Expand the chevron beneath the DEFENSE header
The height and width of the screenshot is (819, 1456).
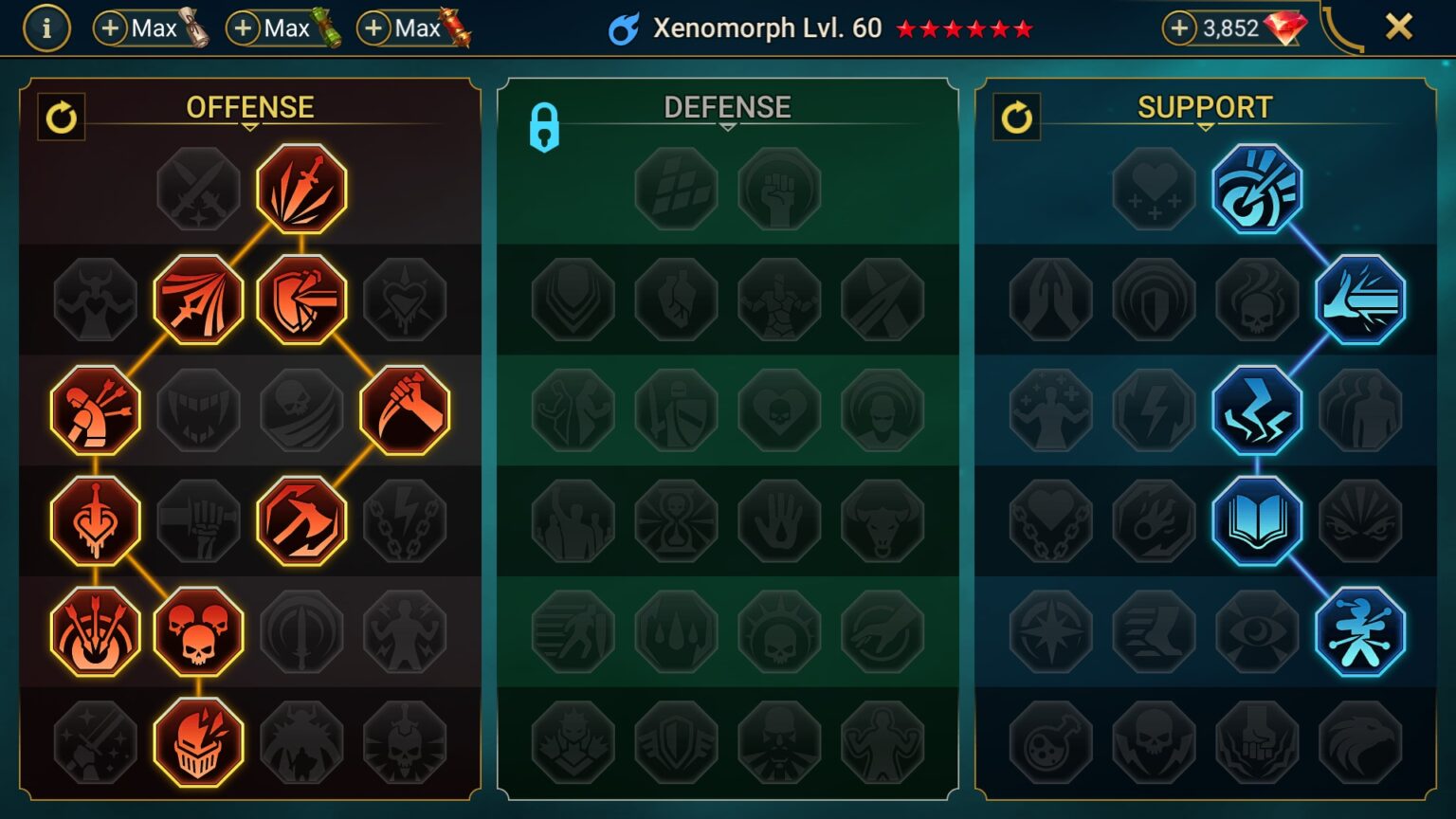point(728,125)
